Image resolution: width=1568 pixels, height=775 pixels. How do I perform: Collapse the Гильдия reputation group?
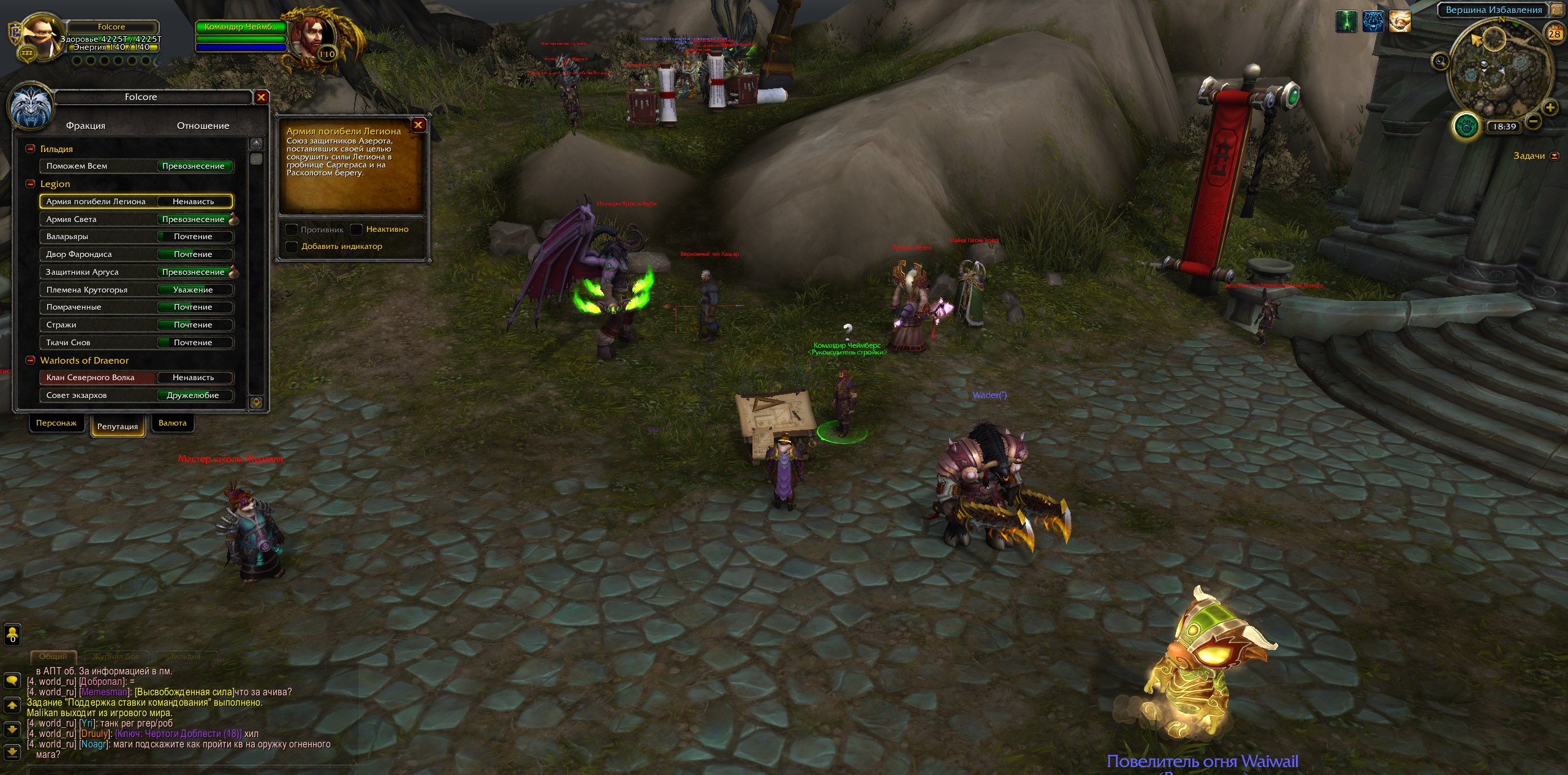coord(30,149)
